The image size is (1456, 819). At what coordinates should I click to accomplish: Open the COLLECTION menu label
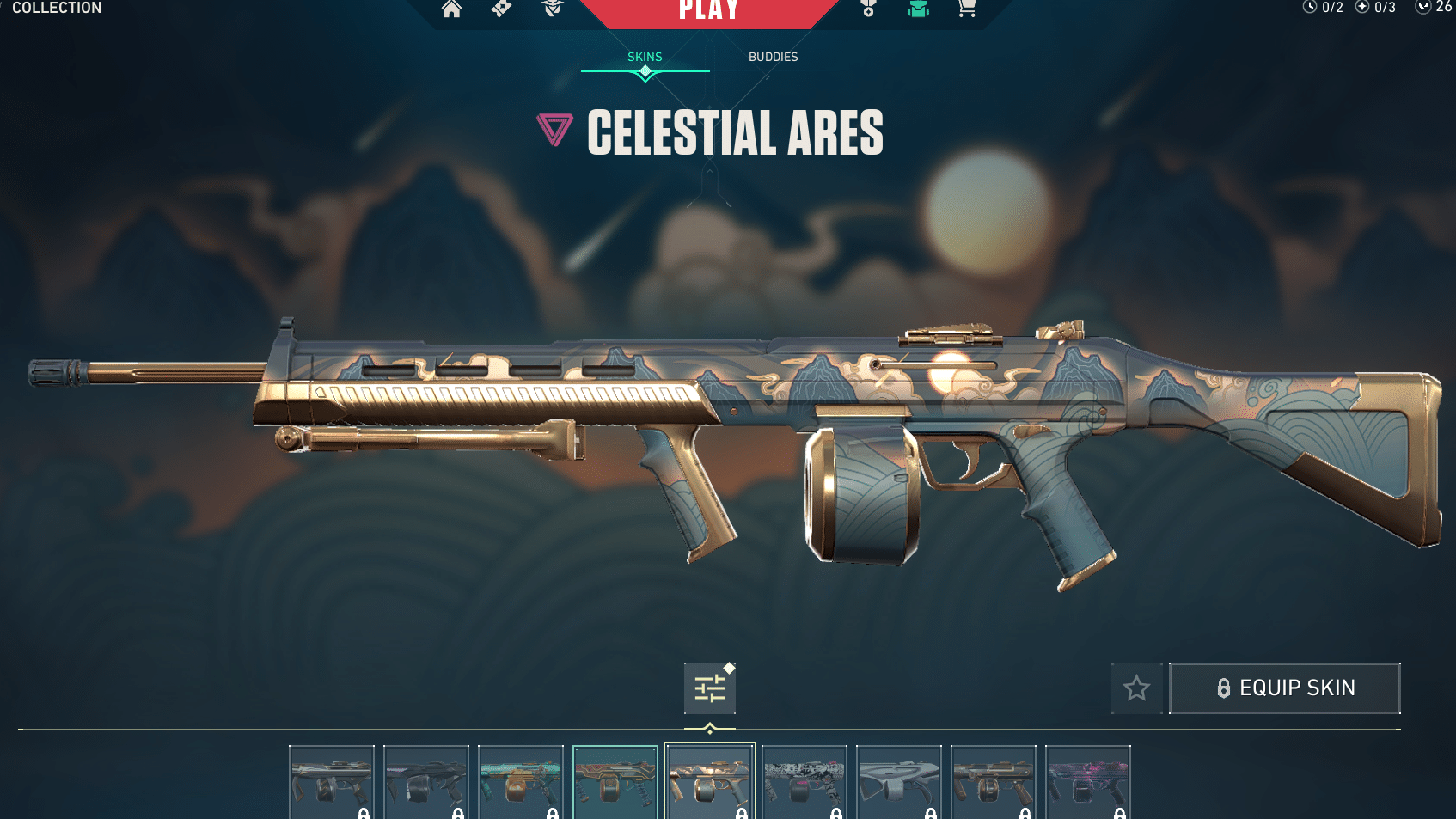pos(57,8)
